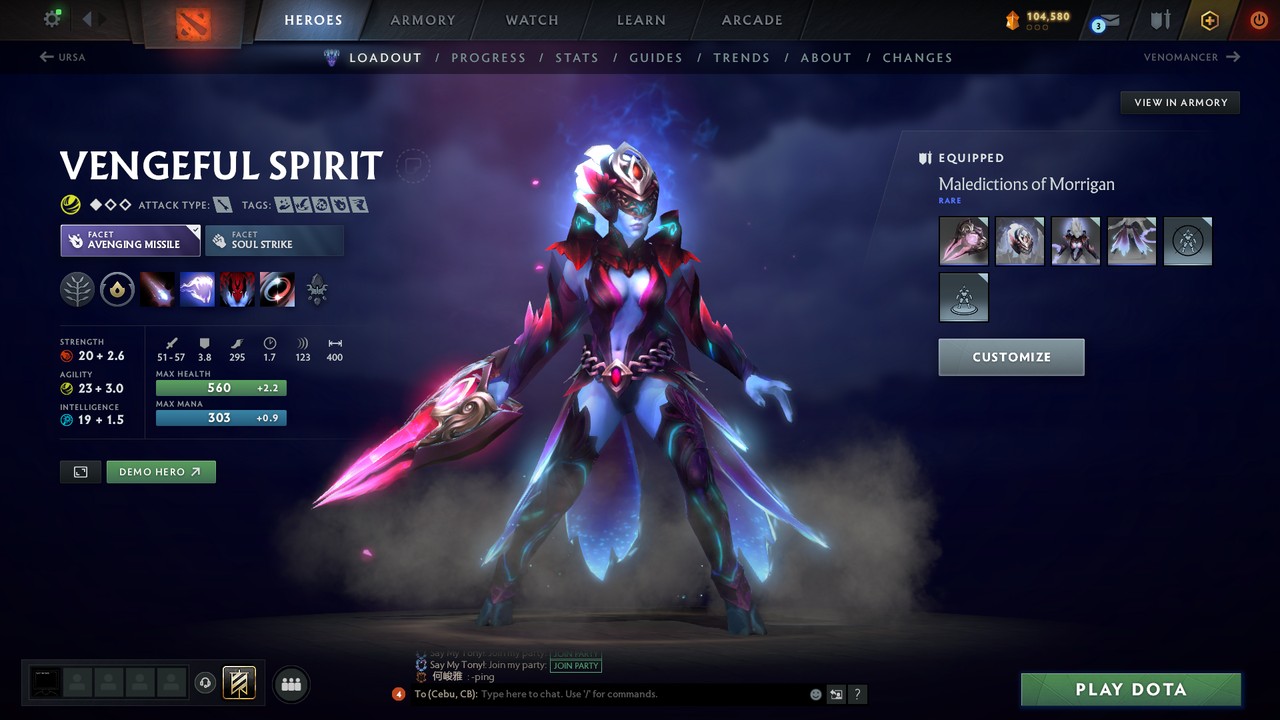Screen dimensions: 1280x720
Task: Select the Soul Strike facet
Action: click(274, 240)
